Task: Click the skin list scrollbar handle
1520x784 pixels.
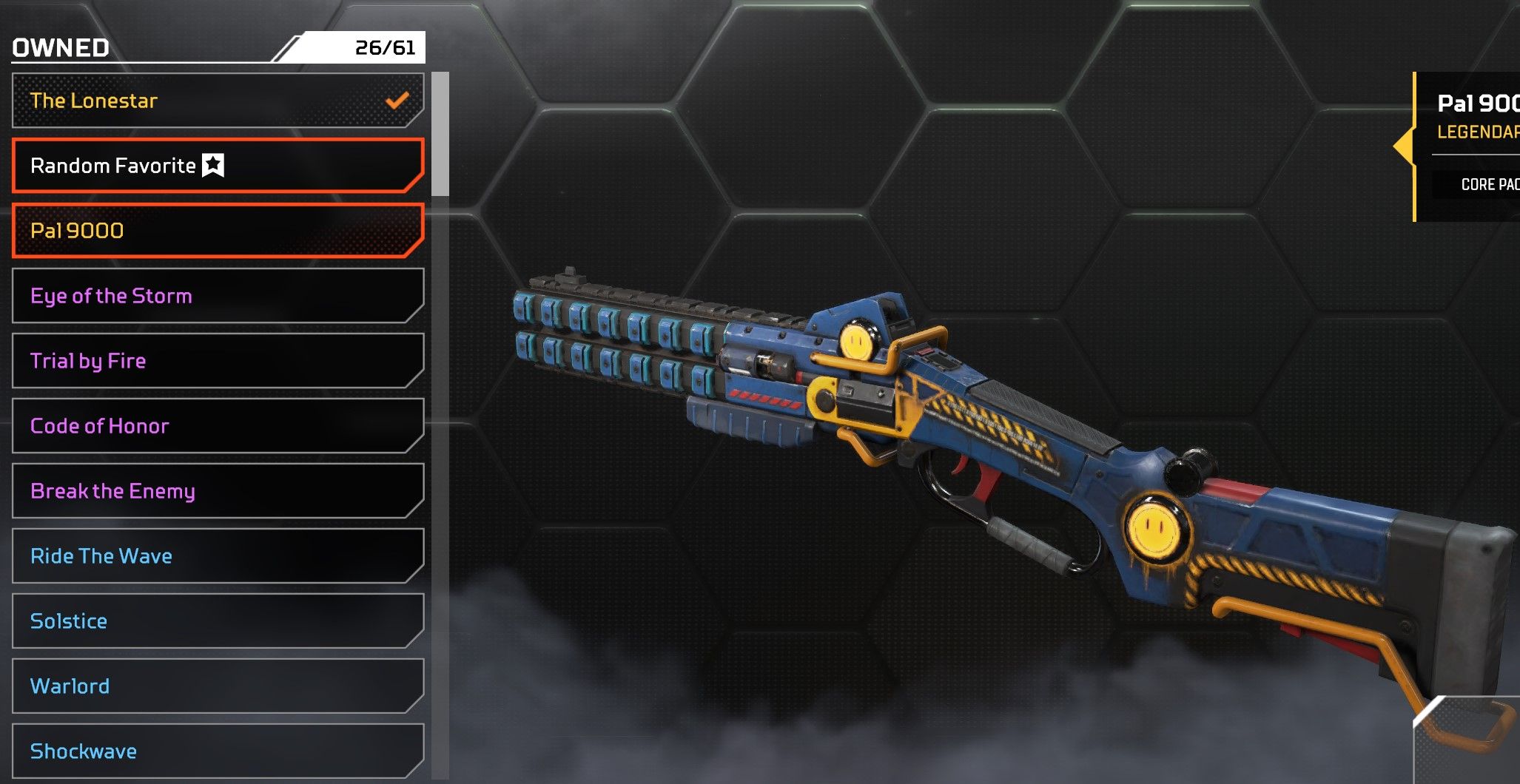Action: pyautogui.click(x=440, y=134)
